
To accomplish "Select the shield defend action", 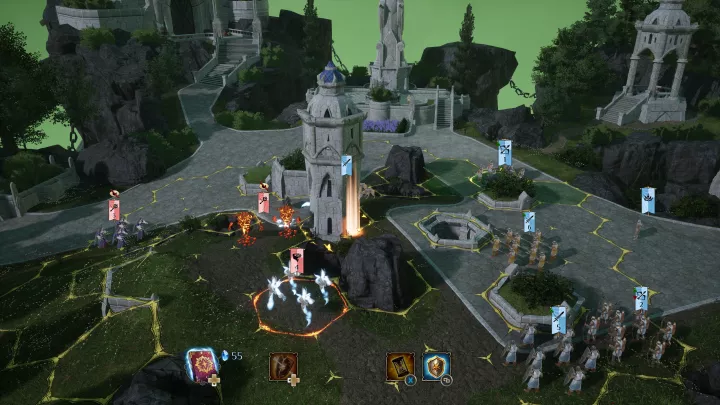I will [x=436, y=366].
